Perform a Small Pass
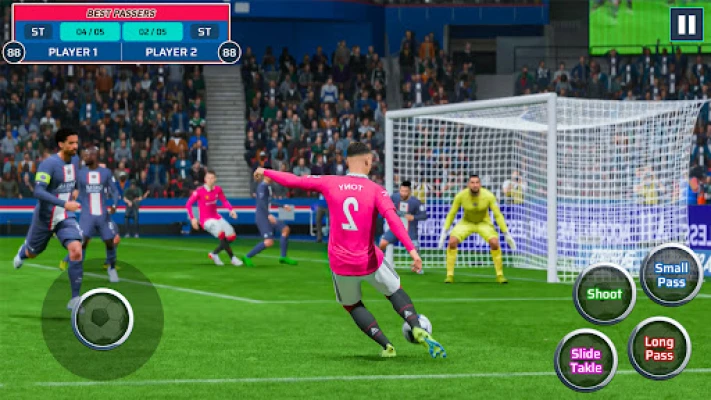 (671, 275)
